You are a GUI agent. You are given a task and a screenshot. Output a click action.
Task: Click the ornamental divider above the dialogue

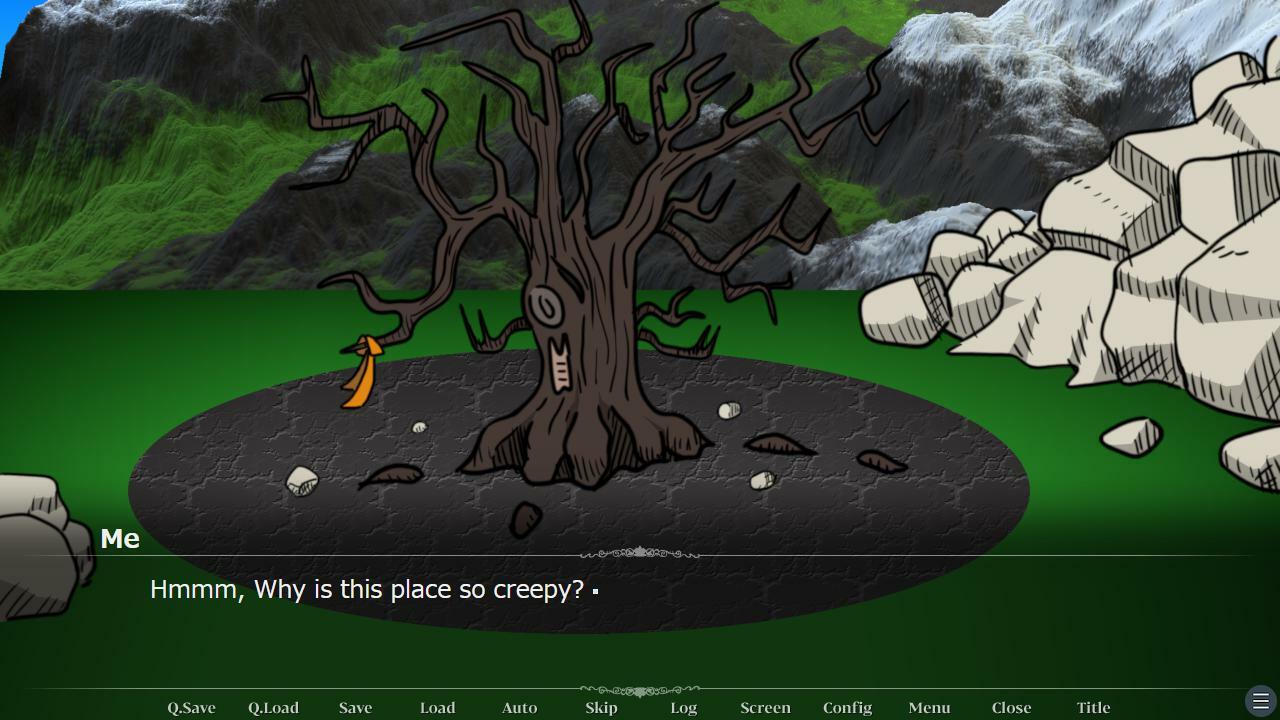pos(639,551)
